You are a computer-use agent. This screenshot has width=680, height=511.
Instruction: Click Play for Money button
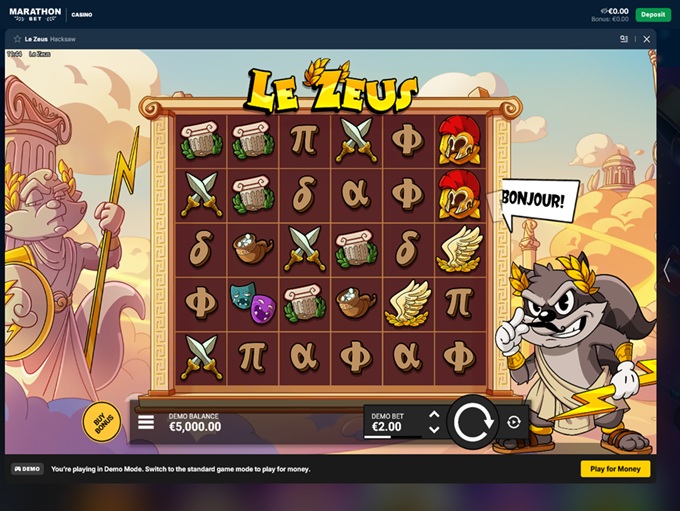tap(615, 469)
